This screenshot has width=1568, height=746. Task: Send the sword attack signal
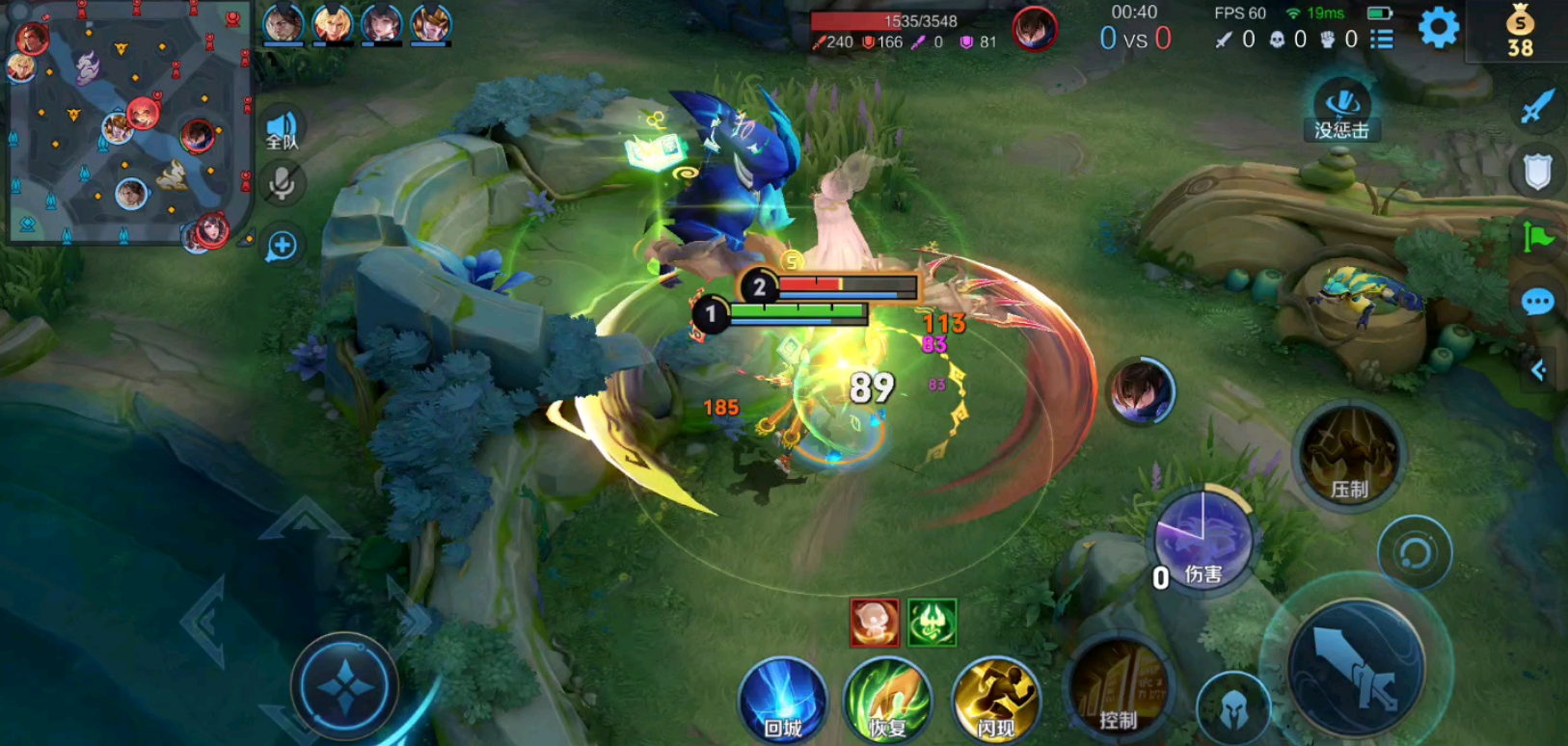tap(1537, 106)
